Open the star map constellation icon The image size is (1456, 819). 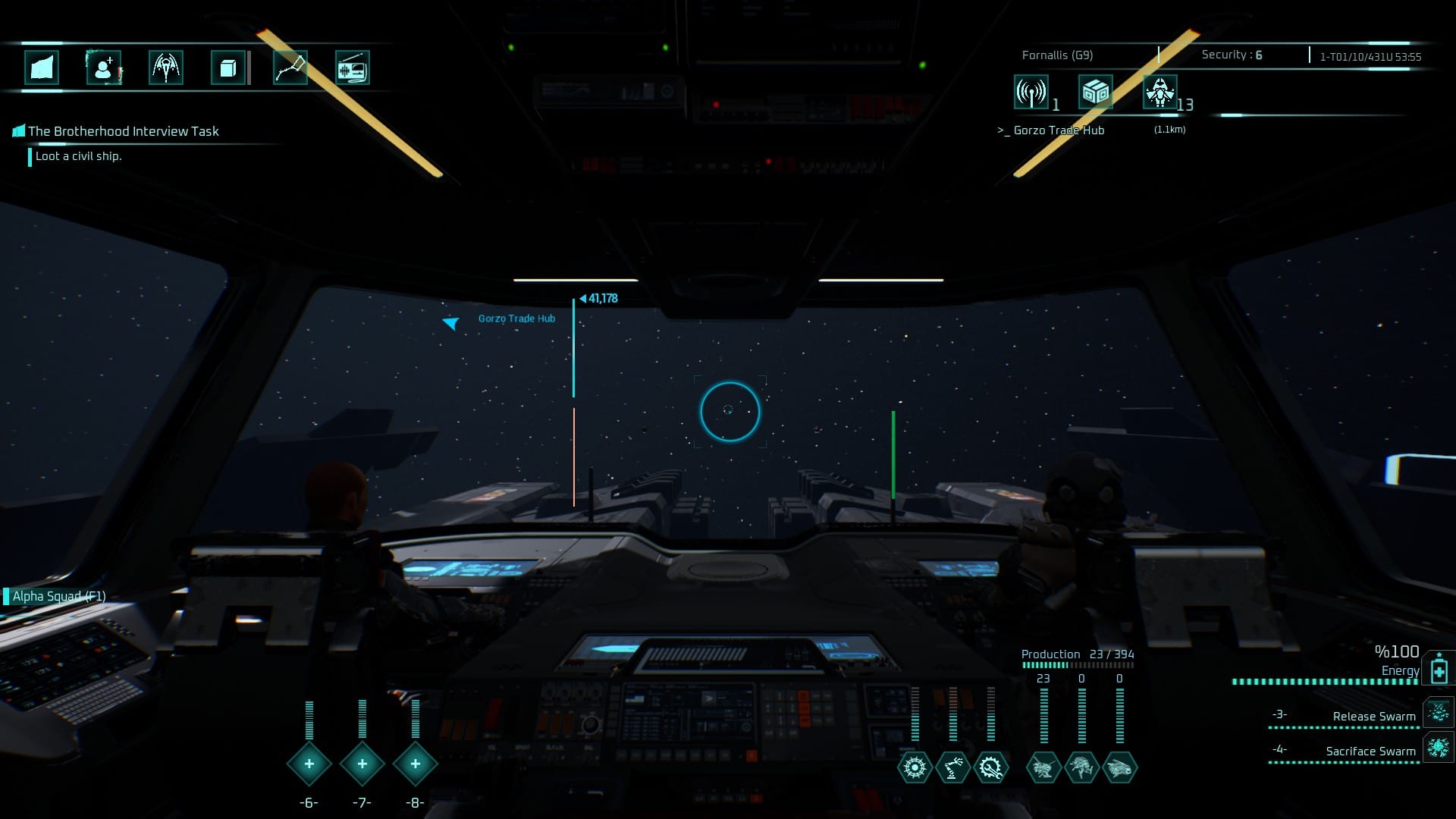tap(290, 68)
